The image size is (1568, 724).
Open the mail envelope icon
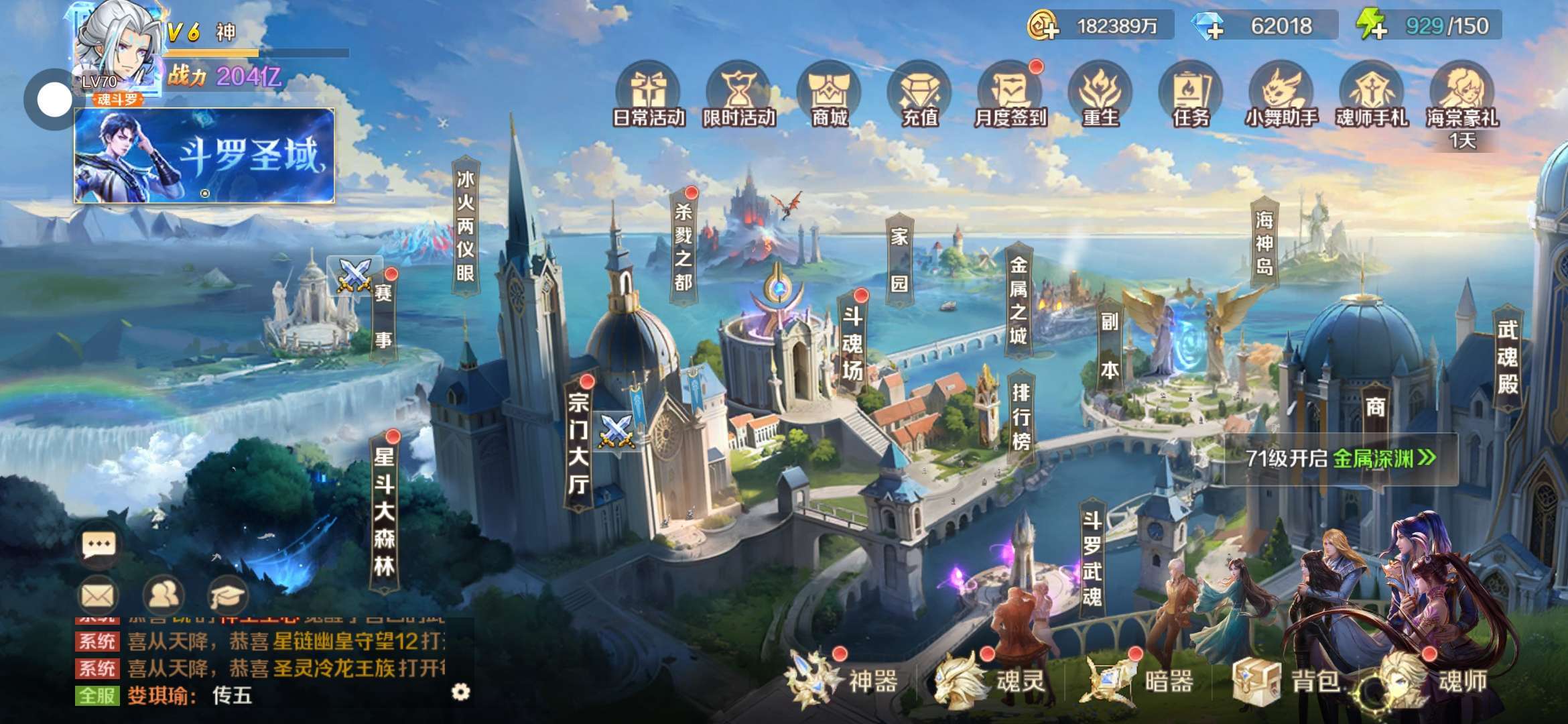click(99, 595)
